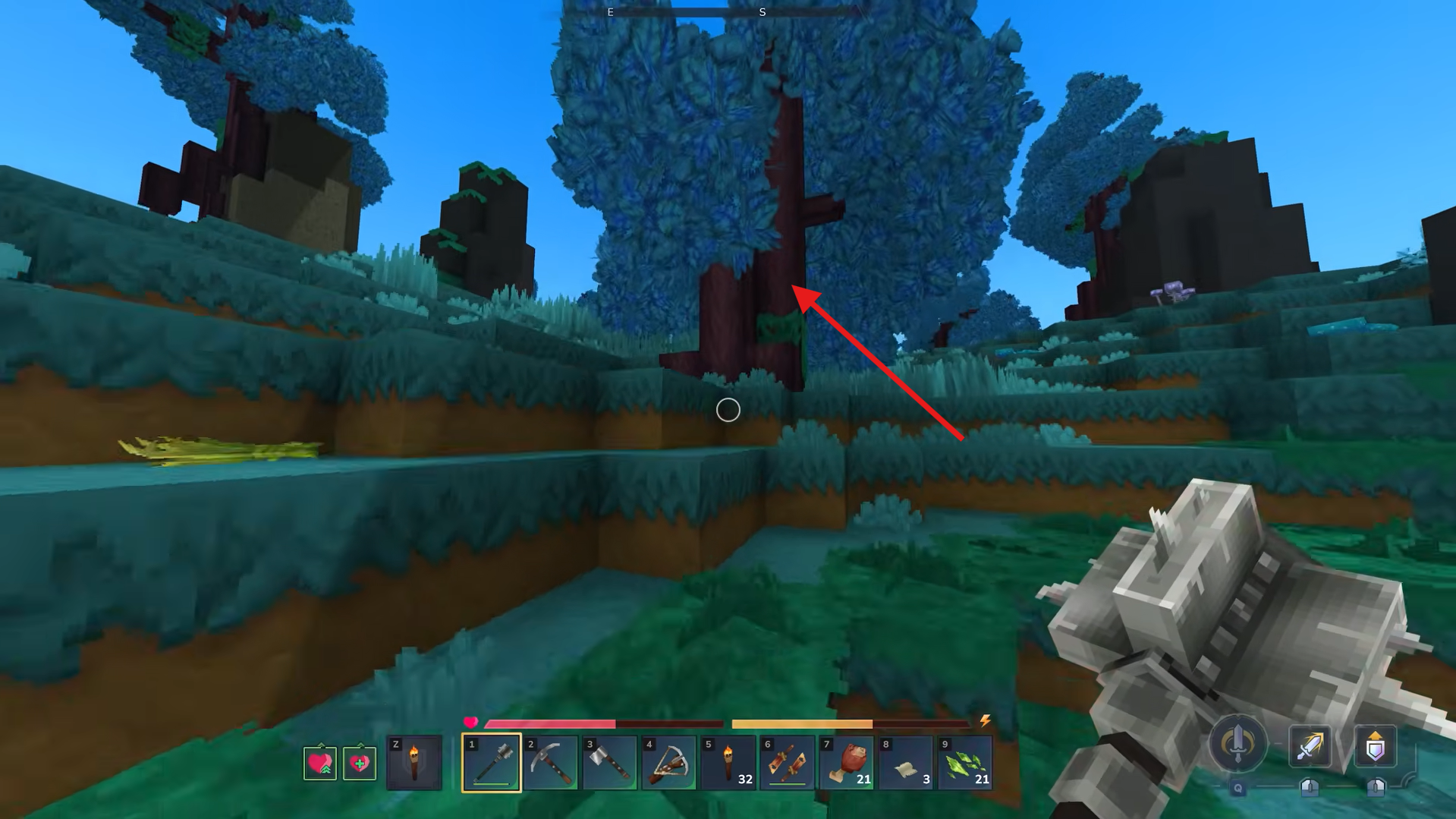
Task: Click the stamina lightning bolt icon
Action: [x=986, y=722]
